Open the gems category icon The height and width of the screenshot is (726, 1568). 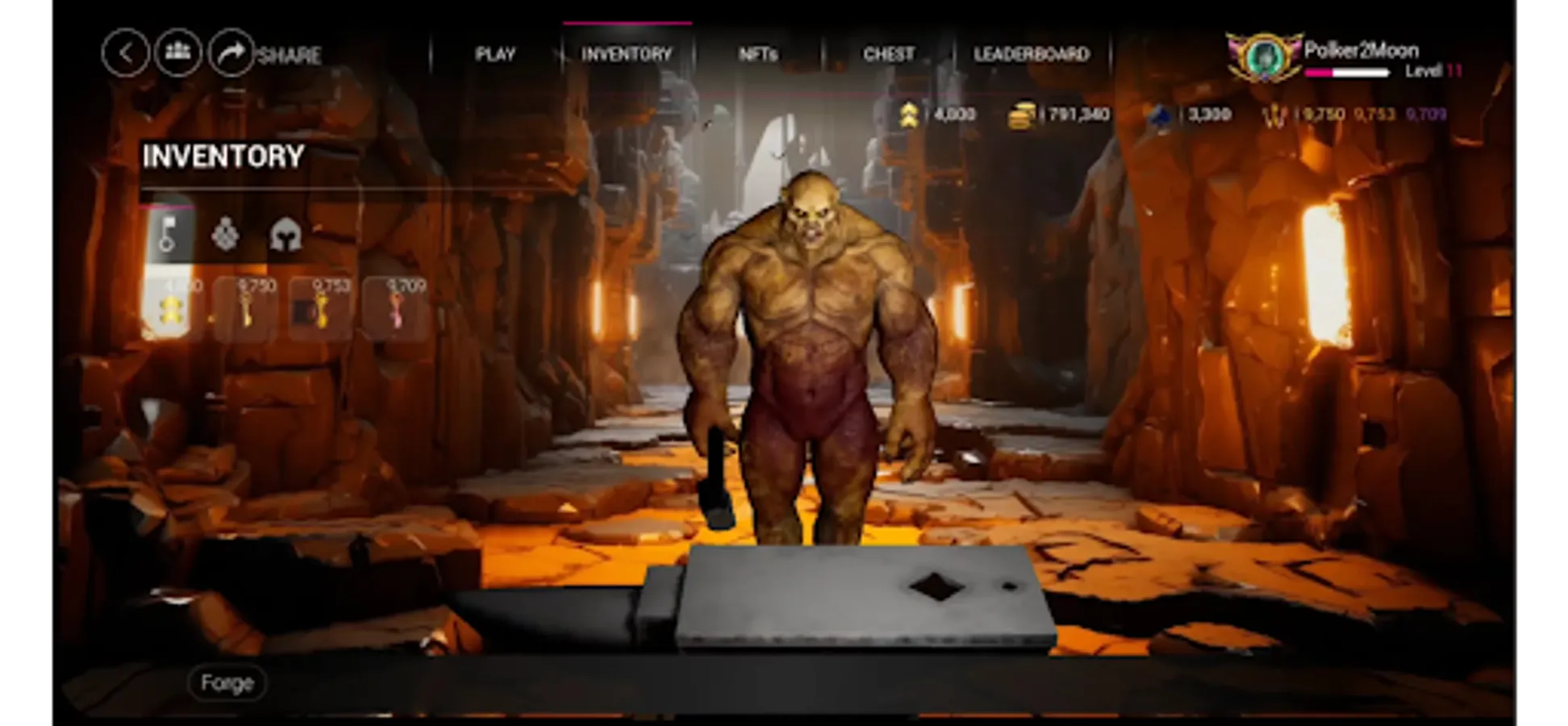pos(227,235)
